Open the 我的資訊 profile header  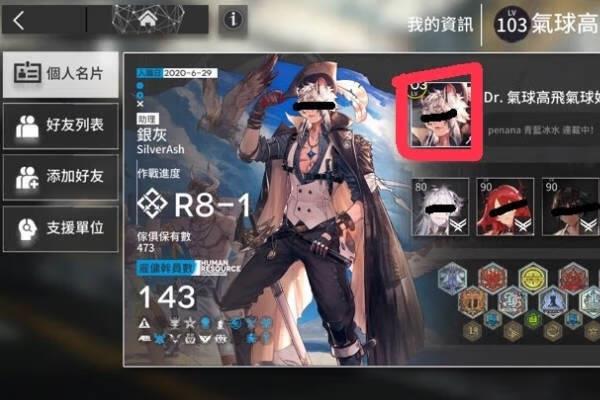pyautogui.click(x=440, y=24)
